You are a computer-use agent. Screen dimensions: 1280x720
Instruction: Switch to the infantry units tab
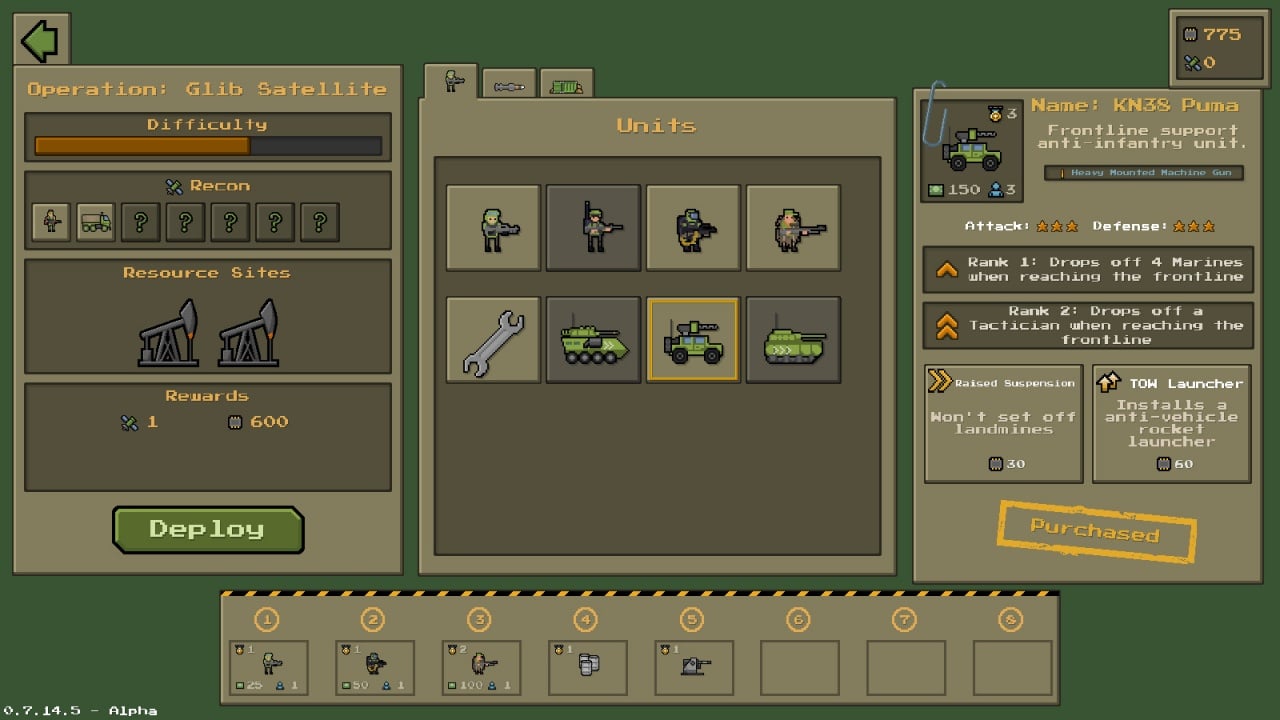[x=451, y=82]
